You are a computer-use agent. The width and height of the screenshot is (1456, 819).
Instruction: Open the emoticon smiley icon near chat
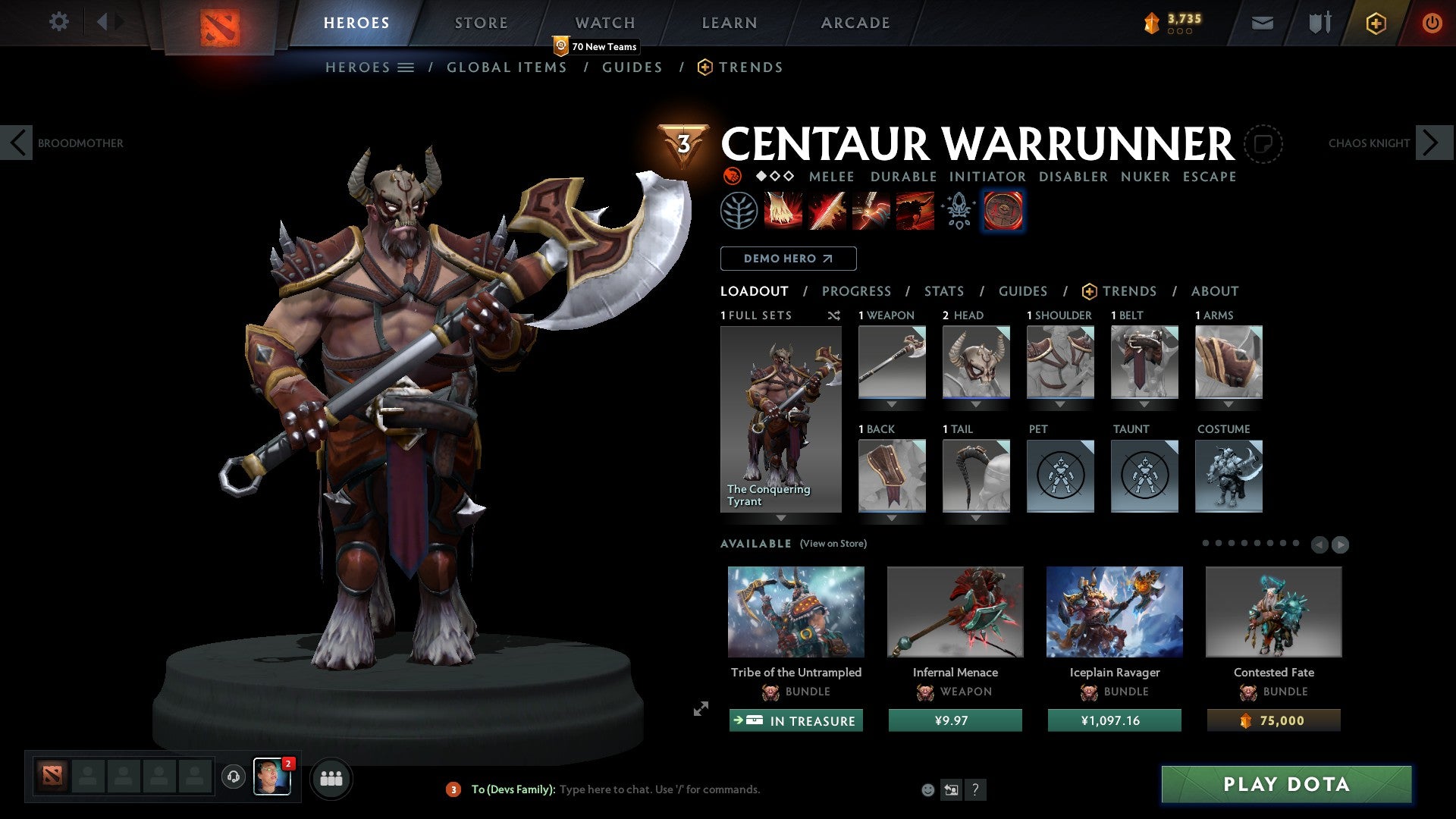(x=927, y=789)
